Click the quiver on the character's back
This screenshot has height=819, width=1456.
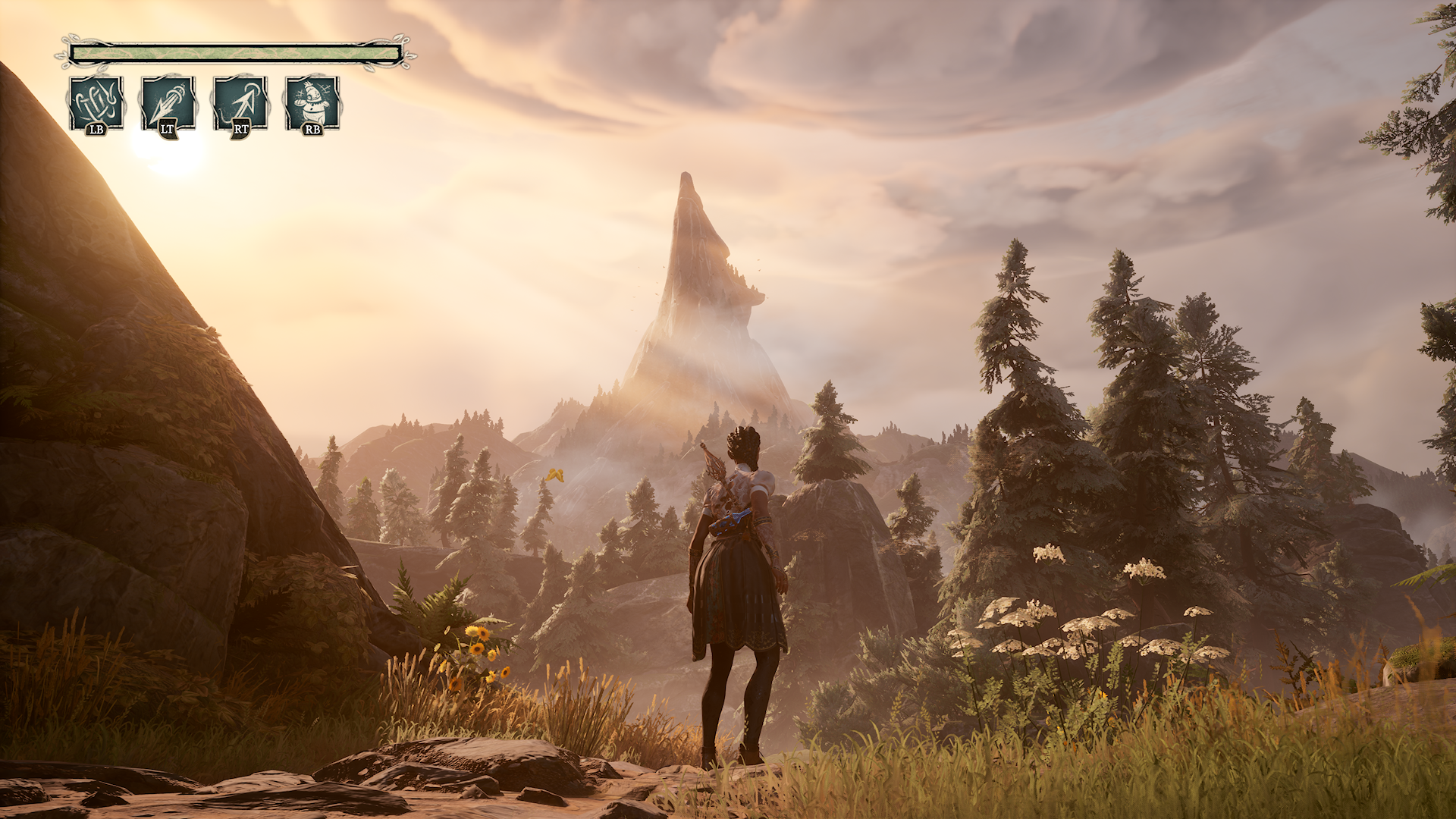click(720, 493)
